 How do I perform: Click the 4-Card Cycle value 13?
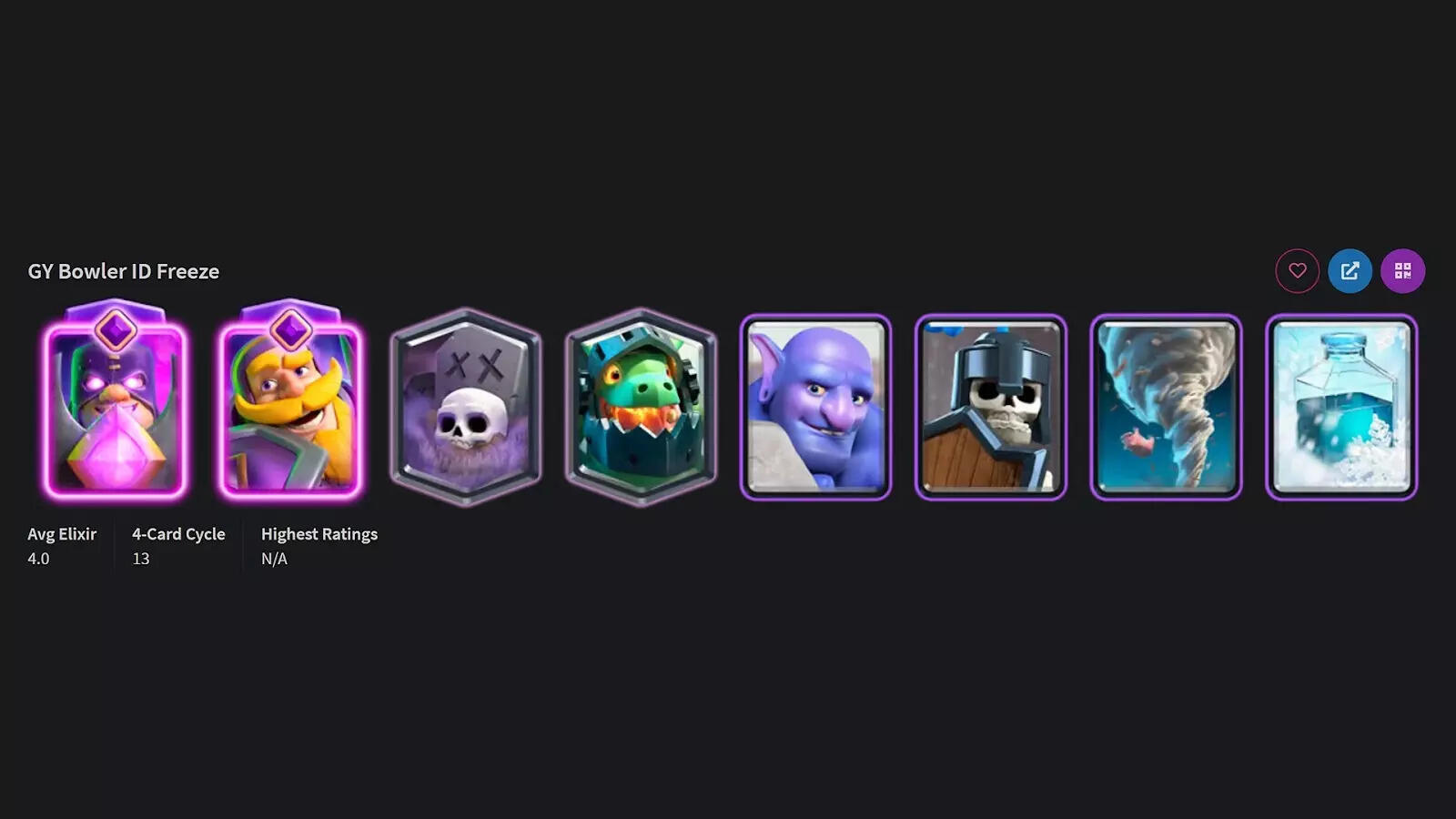[141, 559]
